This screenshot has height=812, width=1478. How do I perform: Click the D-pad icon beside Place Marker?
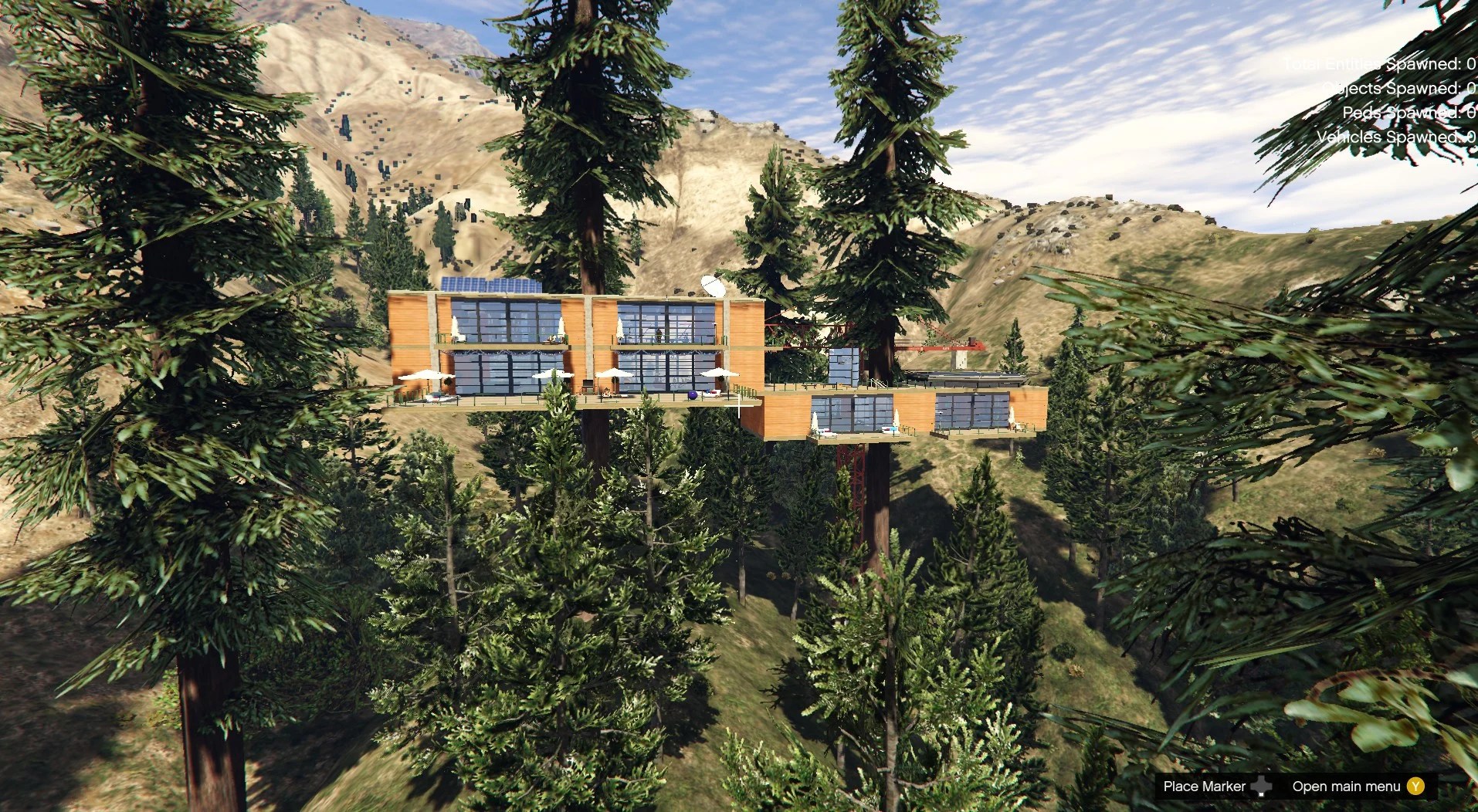[1262, 786]
